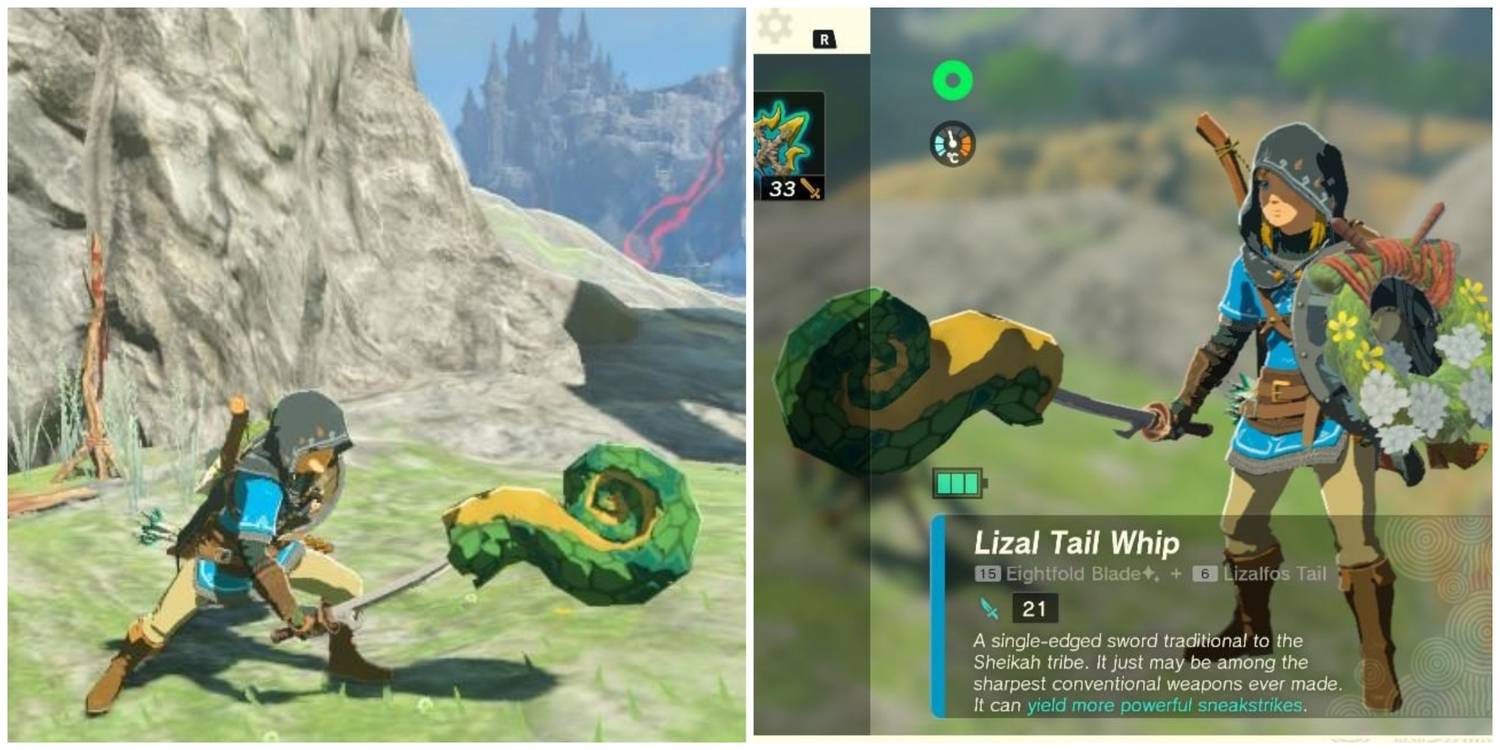Click the sword icon beside the 33 damage
This screenshot has width=1500, height=750.
coord(812,187)
